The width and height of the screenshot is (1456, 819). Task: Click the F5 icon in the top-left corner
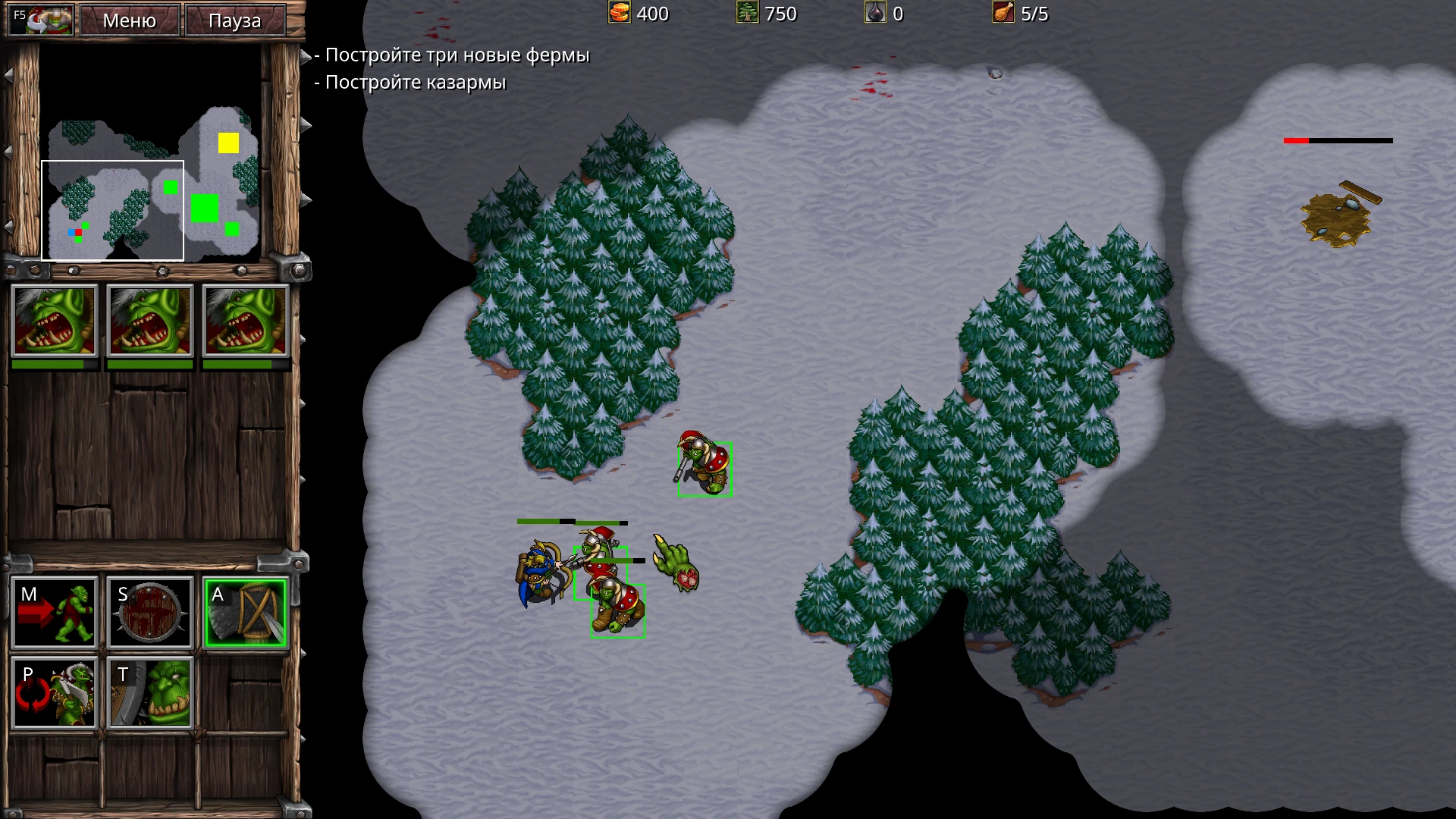click(x=40, y=19)
